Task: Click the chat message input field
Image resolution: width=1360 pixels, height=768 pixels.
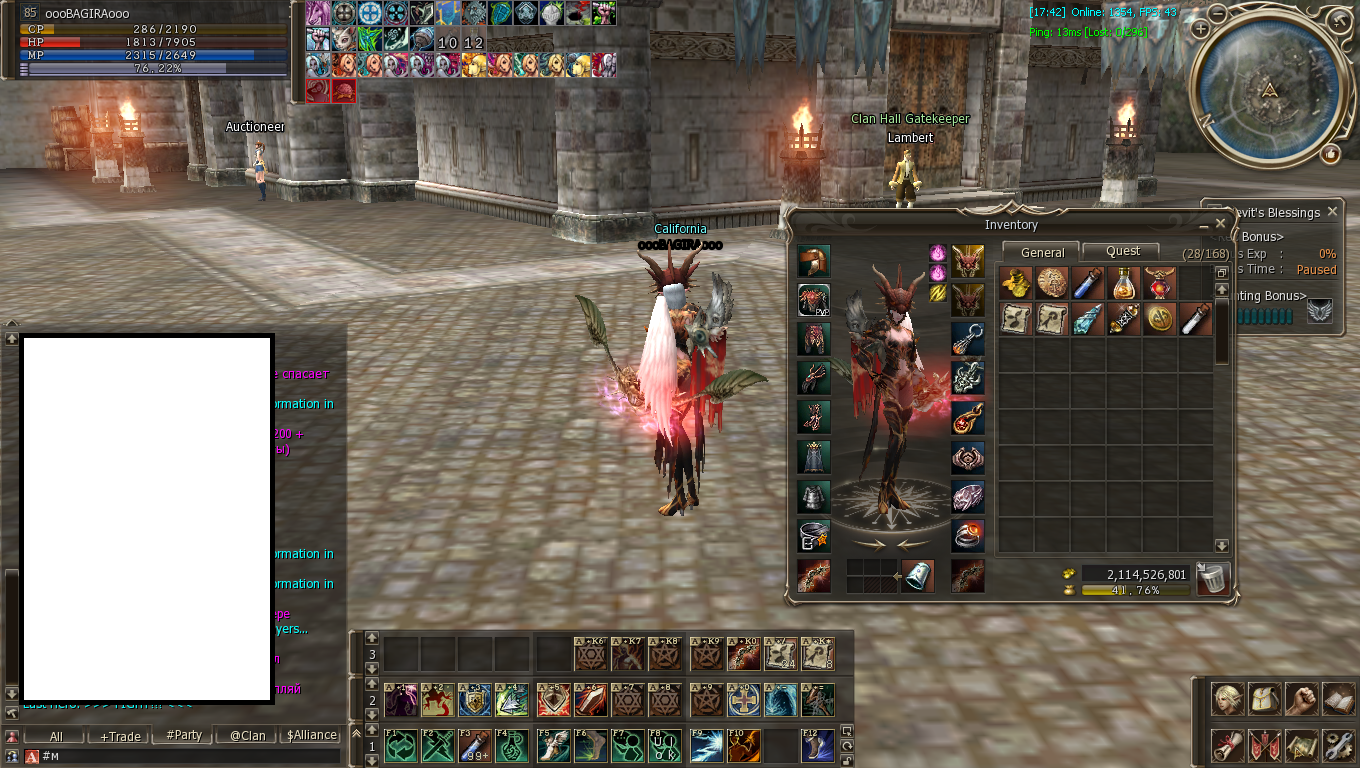Action: tap(190, 757)
